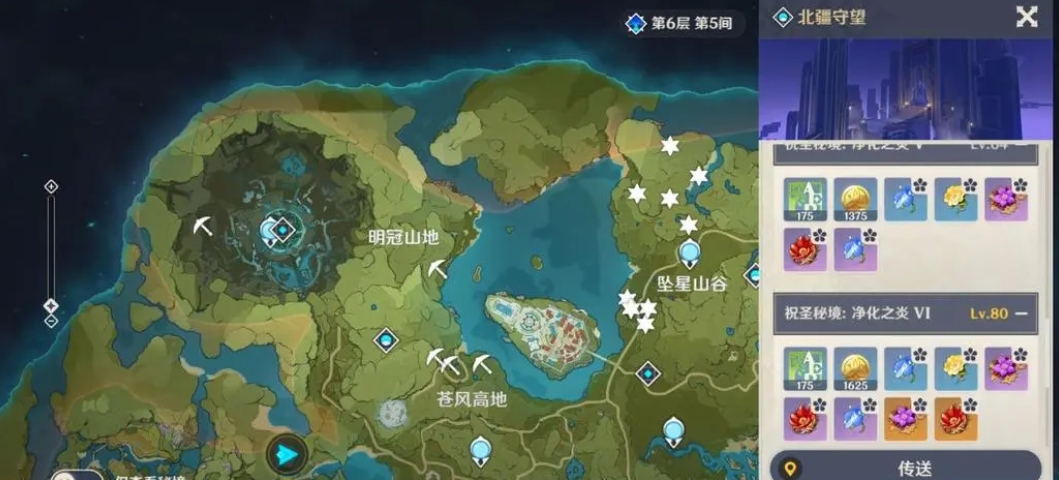This screenshot has height=480, width=1059.
Task: Tap the blue arrow navigation button
Action: [287, 455]
